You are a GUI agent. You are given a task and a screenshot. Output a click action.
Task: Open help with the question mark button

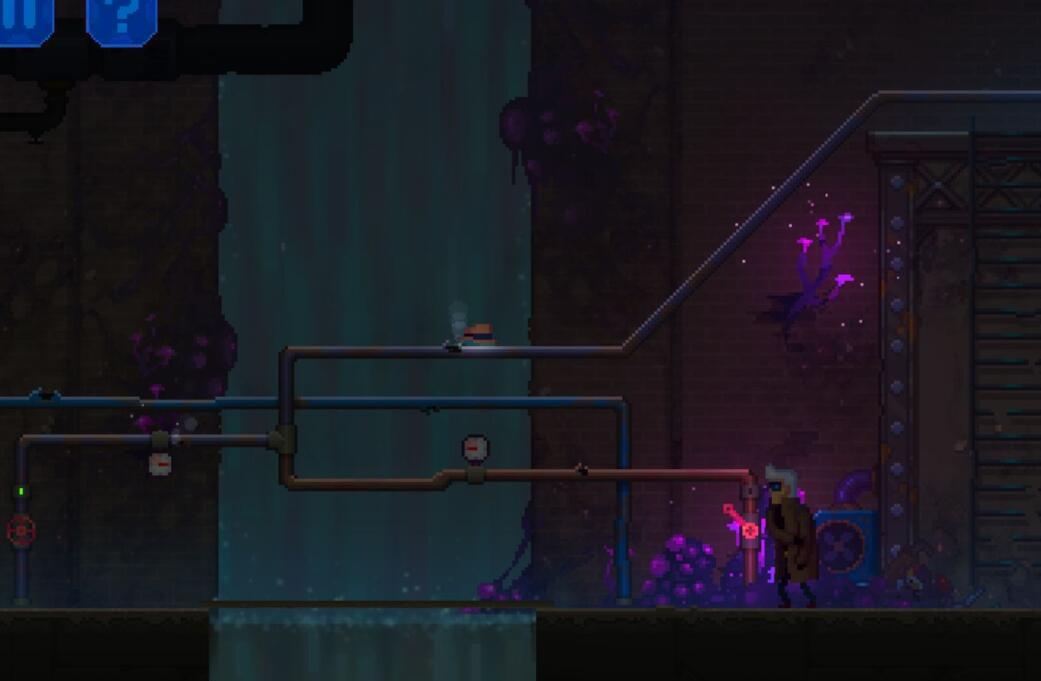tap(122, 18)
